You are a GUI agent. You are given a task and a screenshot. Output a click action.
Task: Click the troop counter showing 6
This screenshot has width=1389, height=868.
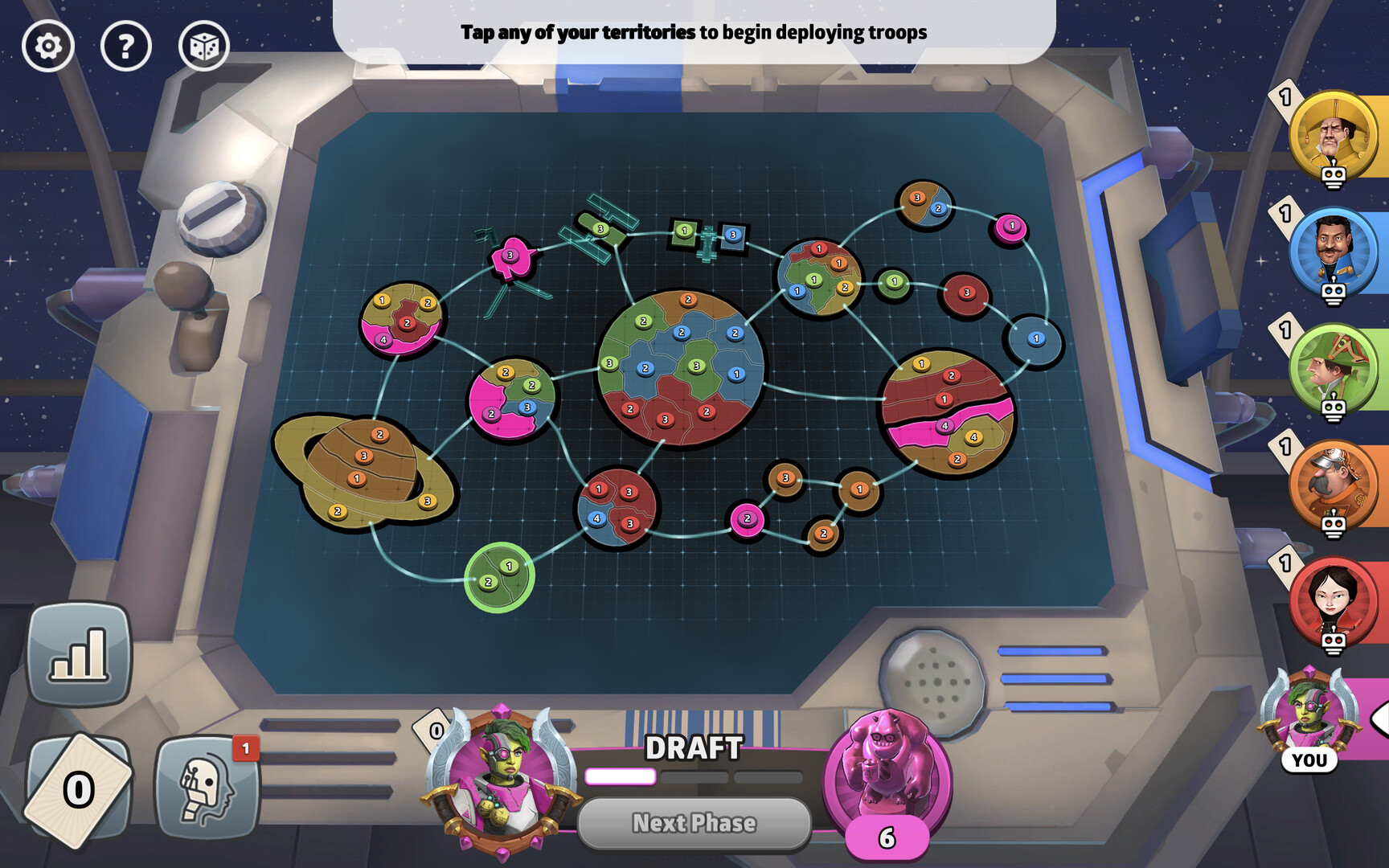coord(887,836)
